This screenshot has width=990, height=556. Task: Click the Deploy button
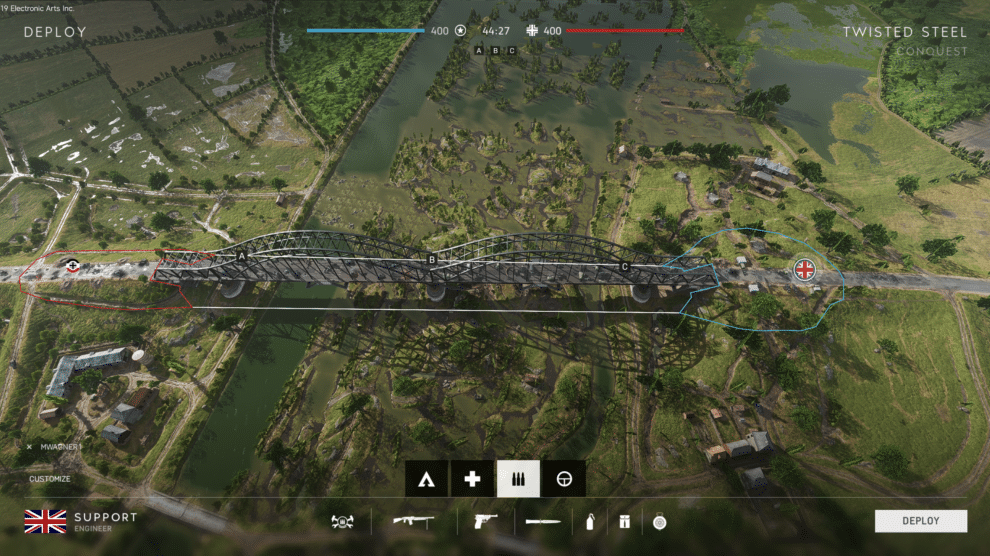(920, 520)
